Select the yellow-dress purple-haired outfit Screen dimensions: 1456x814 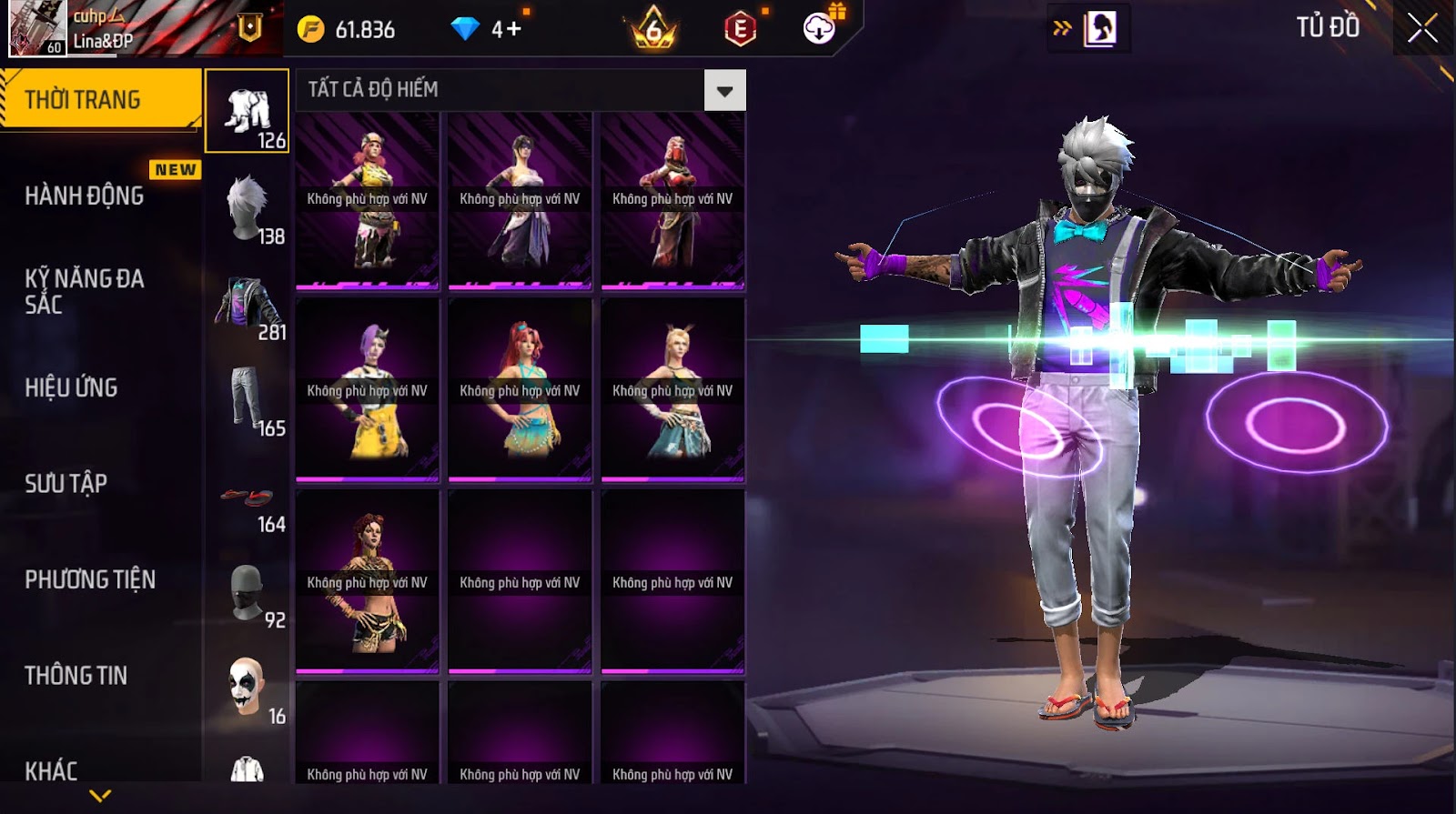tap(368, 389)
